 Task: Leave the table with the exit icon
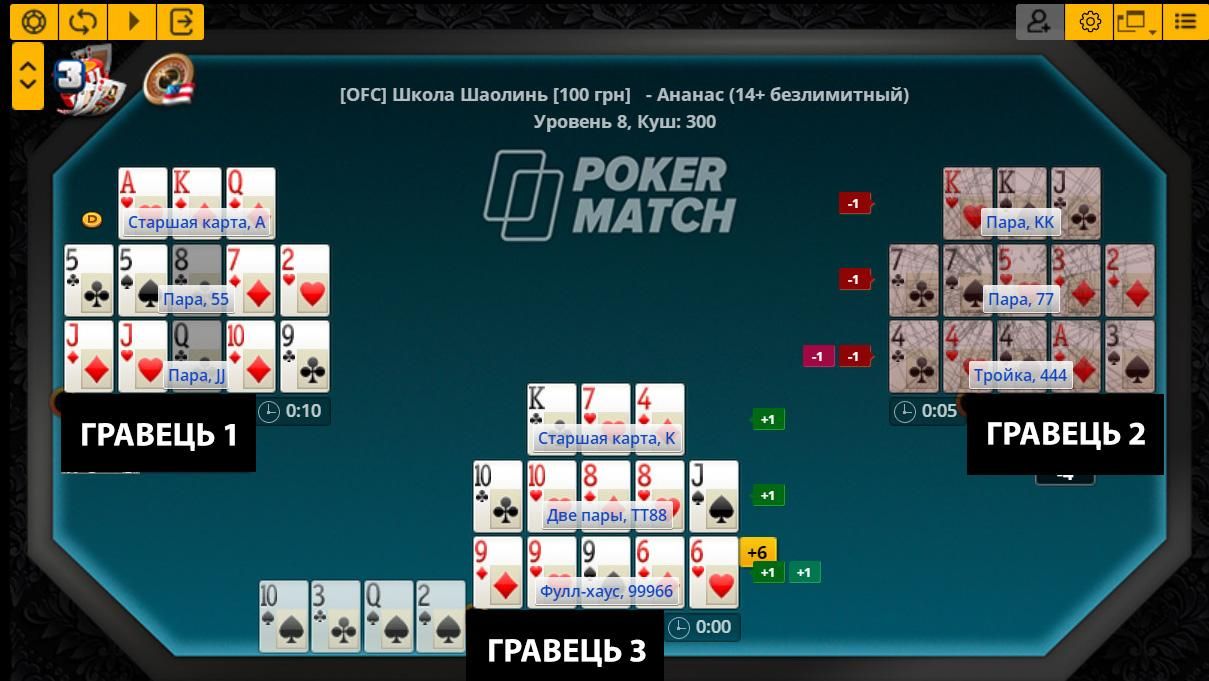tap(181, 22)
